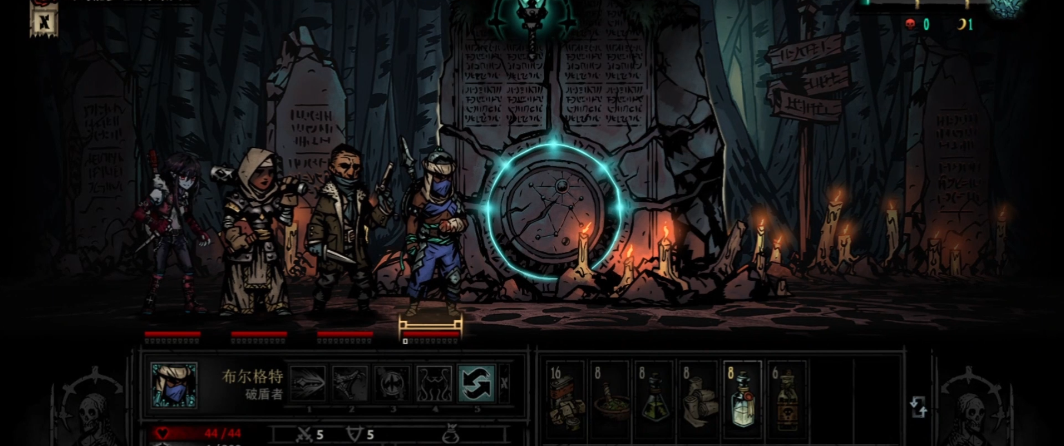The height and width of the screenshot is (446, 1064).
Task: Select Shieldbreaker's hero portrait
Action: click(174, 385)
